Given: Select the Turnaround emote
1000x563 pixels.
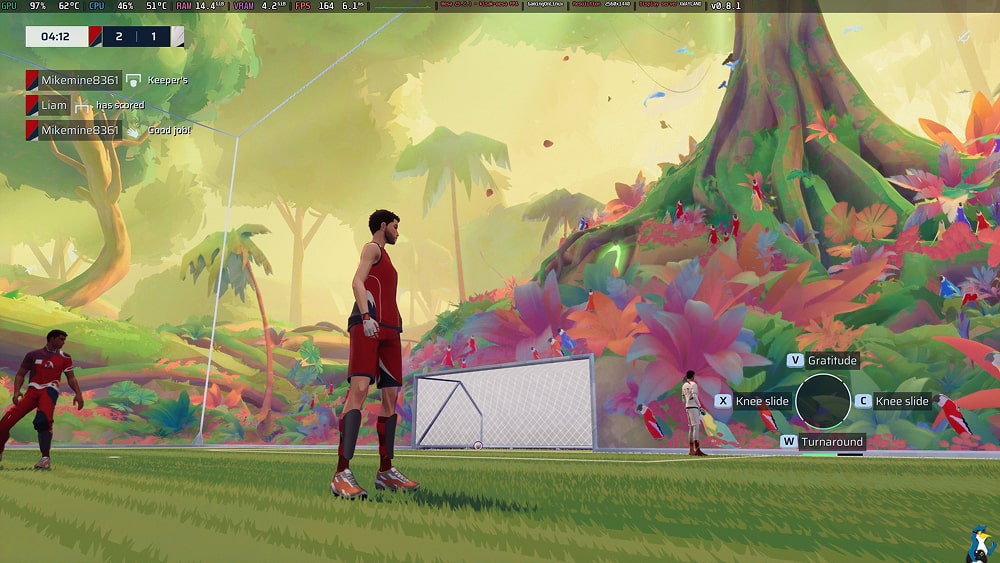Looking at the screenshot, I should tap(823, 441).
